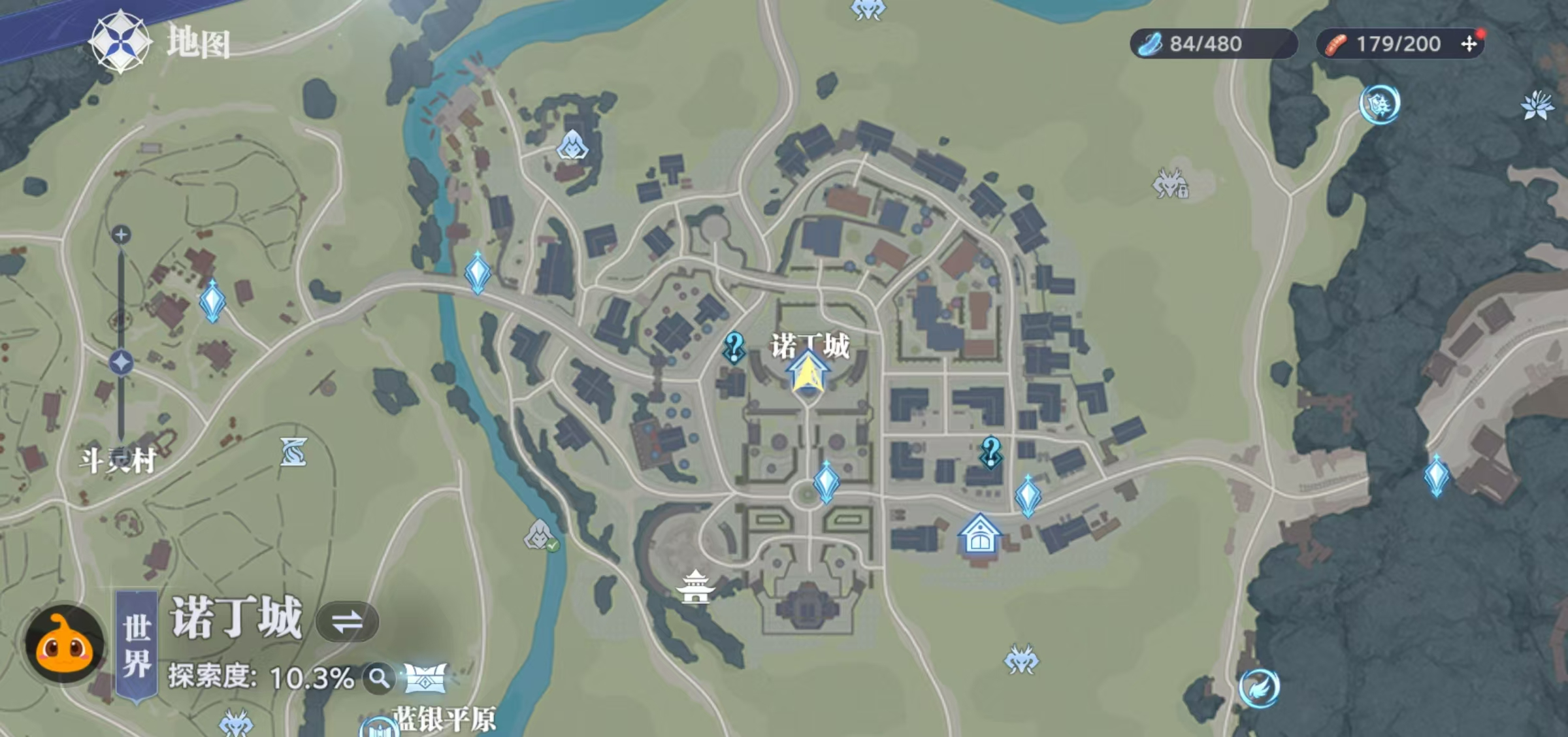Screen dimensions: 1568x737
Task: Click the zoom-in plus button on the map slider
Action: [x=121, y=235]
